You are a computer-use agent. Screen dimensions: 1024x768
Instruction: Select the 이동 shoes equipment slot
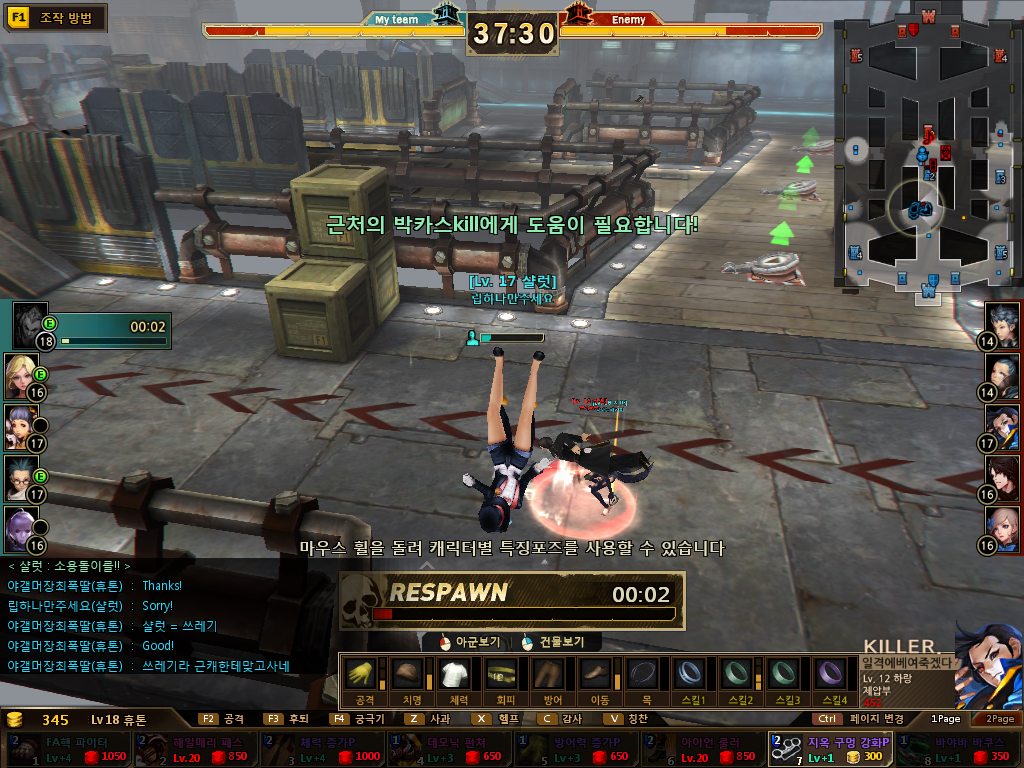pyautogui.click(x=598, y=674)
